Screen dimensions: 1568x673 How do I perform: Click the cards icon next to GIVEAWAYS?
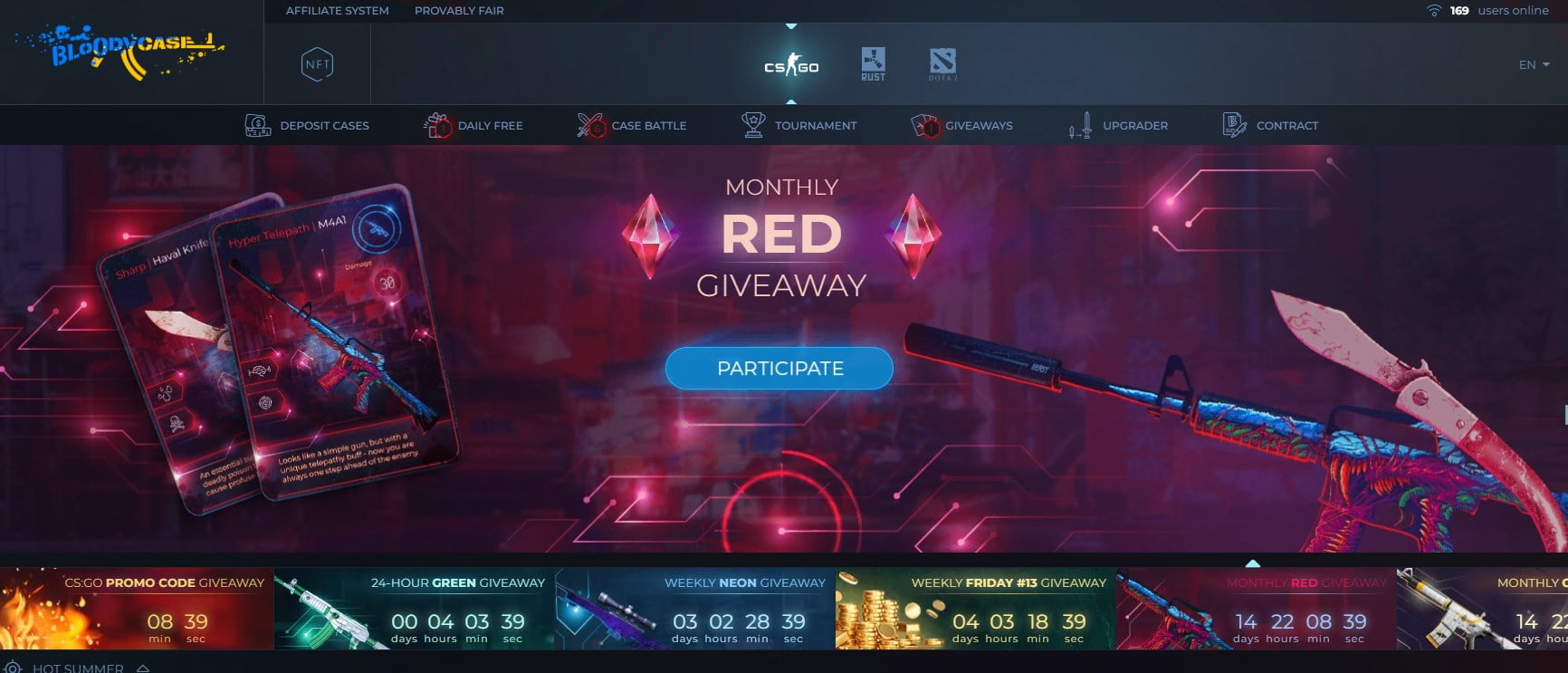(x=925, y=125)
